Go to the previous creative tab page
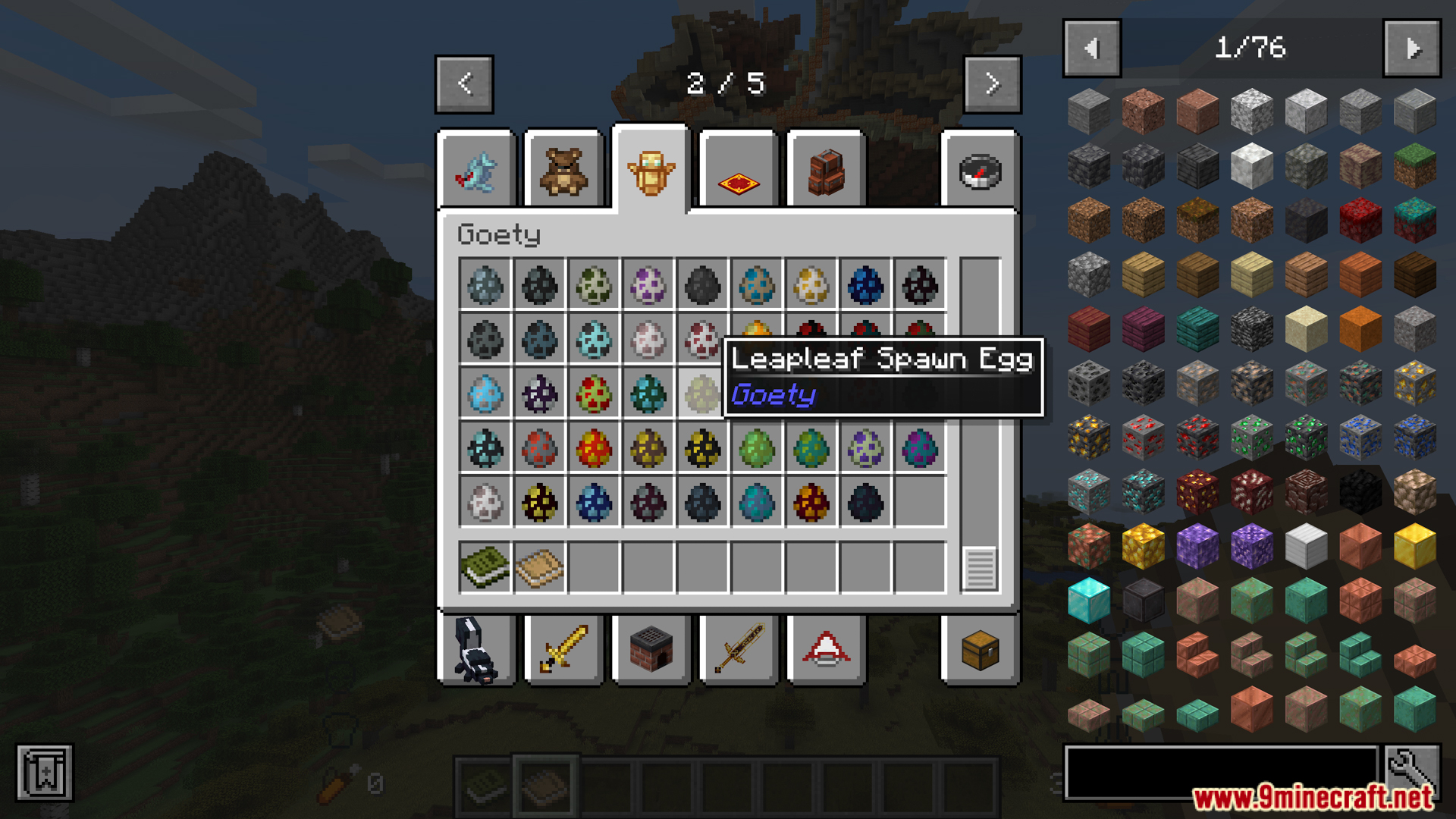This screenshot has height=819, width=1456. 464,83
